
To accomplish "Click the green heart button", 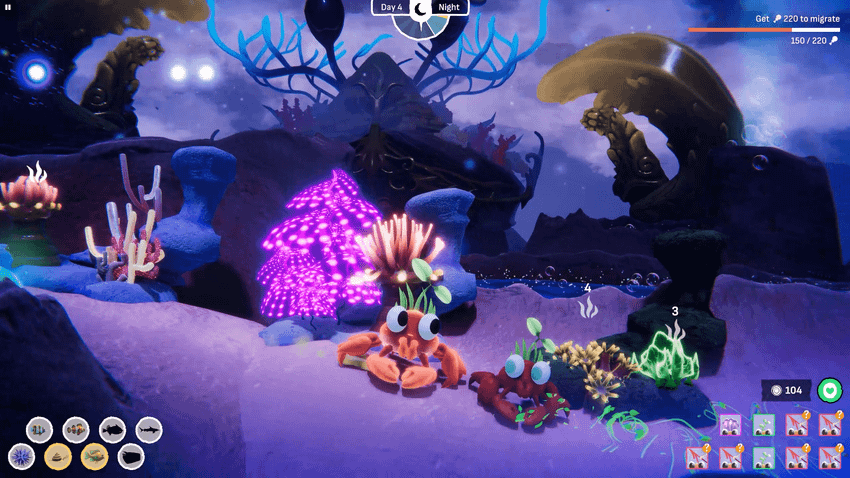I will (x=829, y=390).
